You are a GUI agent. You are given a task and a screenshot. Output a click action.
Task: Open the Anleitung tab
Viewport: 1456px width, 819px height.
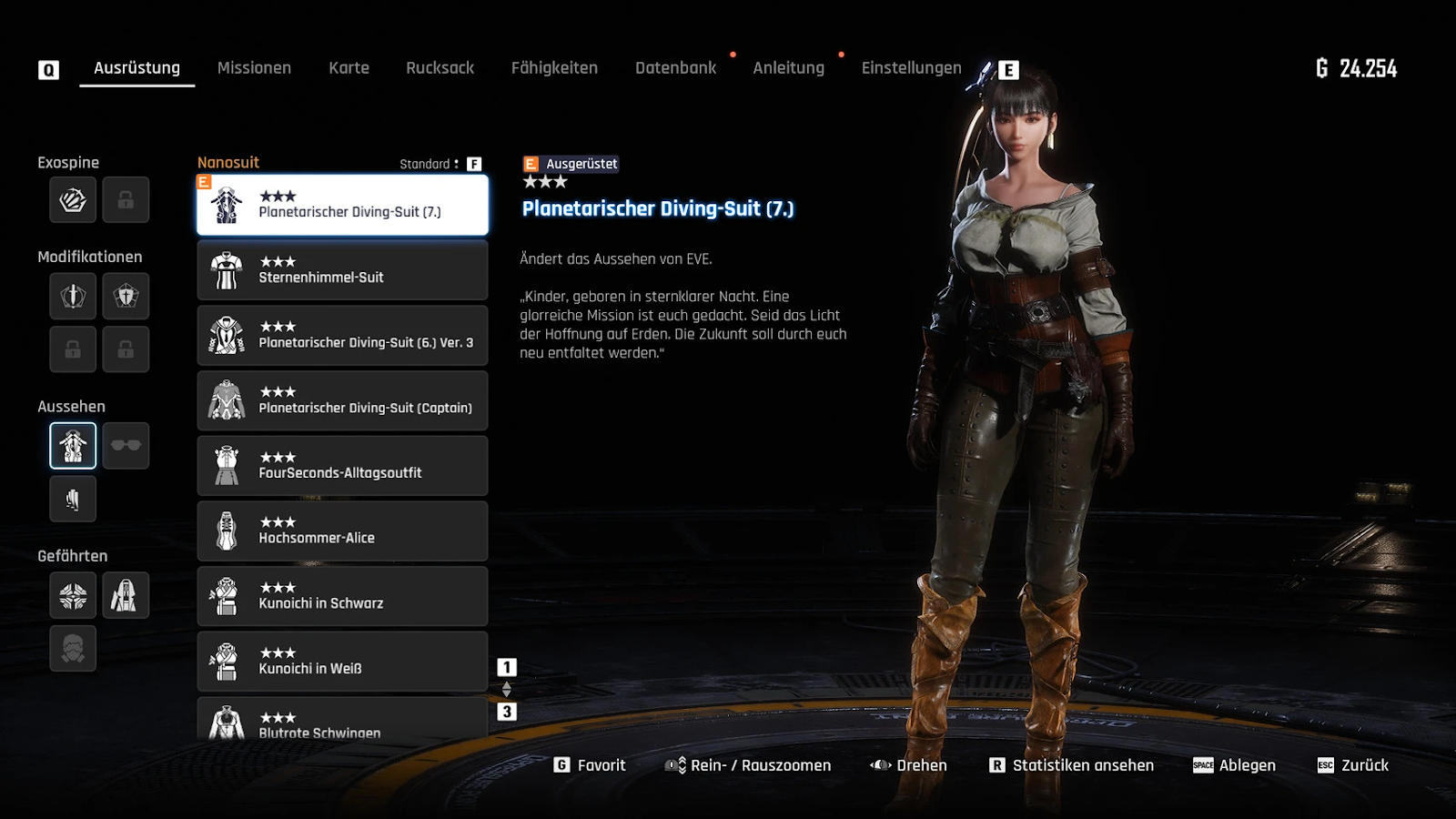788,68
